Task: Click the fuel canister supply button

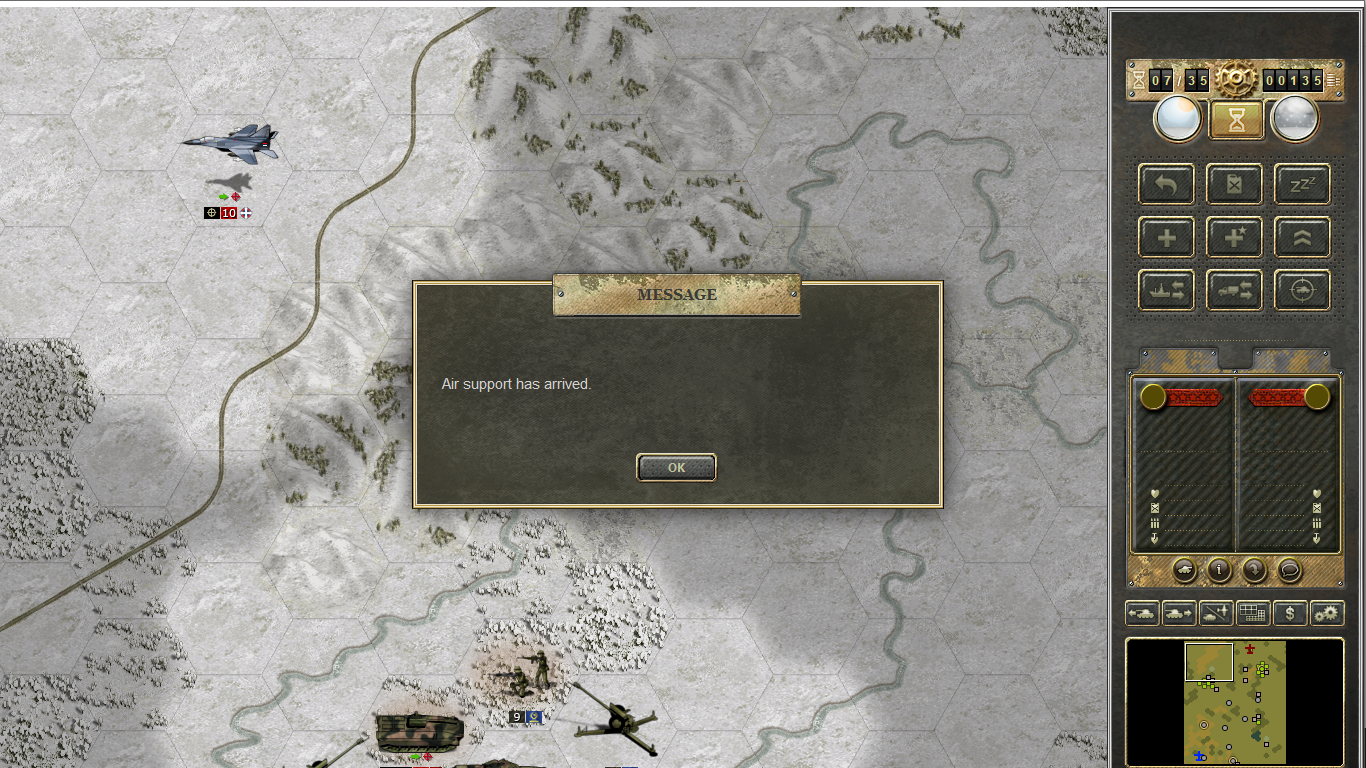Action: pos(1235,185)
